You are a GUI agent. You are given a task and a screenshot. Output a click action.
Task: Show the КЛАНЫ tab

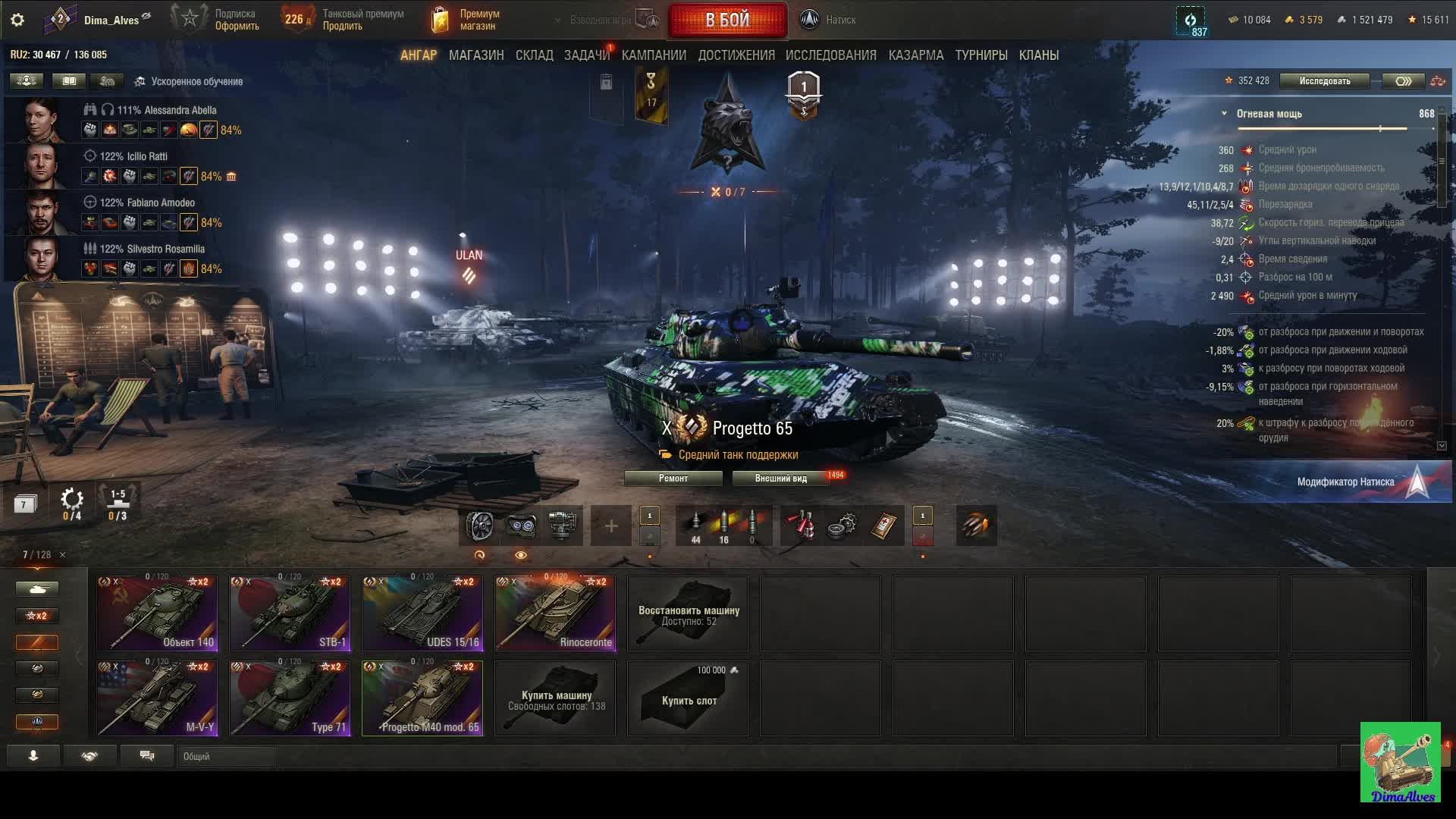pyautogui.click(x=1038, y=55)
